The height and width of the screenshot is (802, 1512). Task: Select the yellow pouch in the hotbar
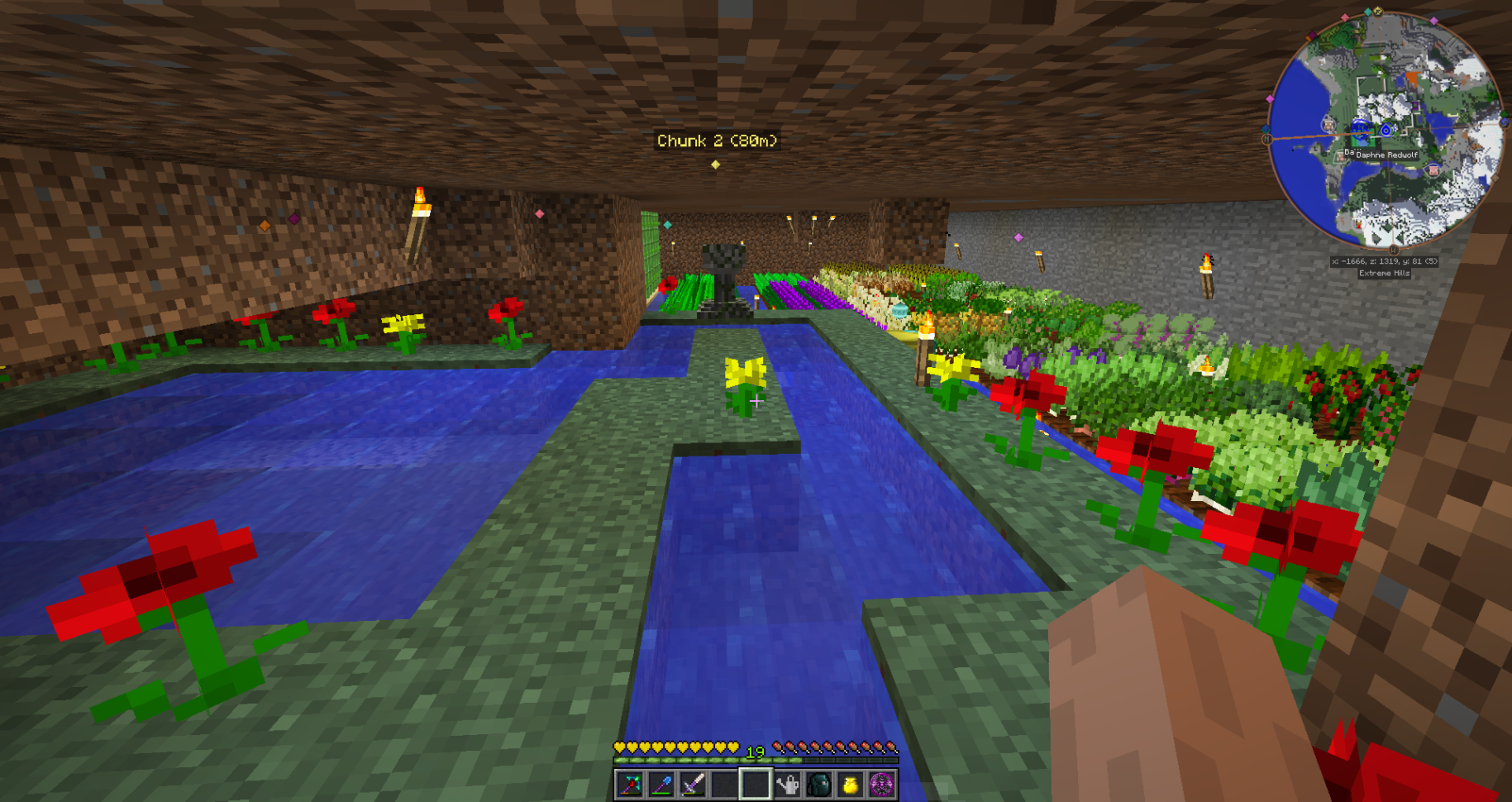coord(851,785)
